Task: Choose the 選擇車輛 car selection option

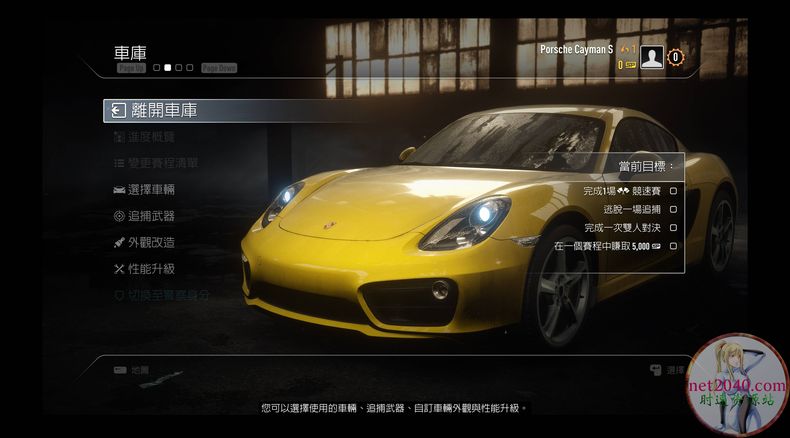Action: click(144, 189)
